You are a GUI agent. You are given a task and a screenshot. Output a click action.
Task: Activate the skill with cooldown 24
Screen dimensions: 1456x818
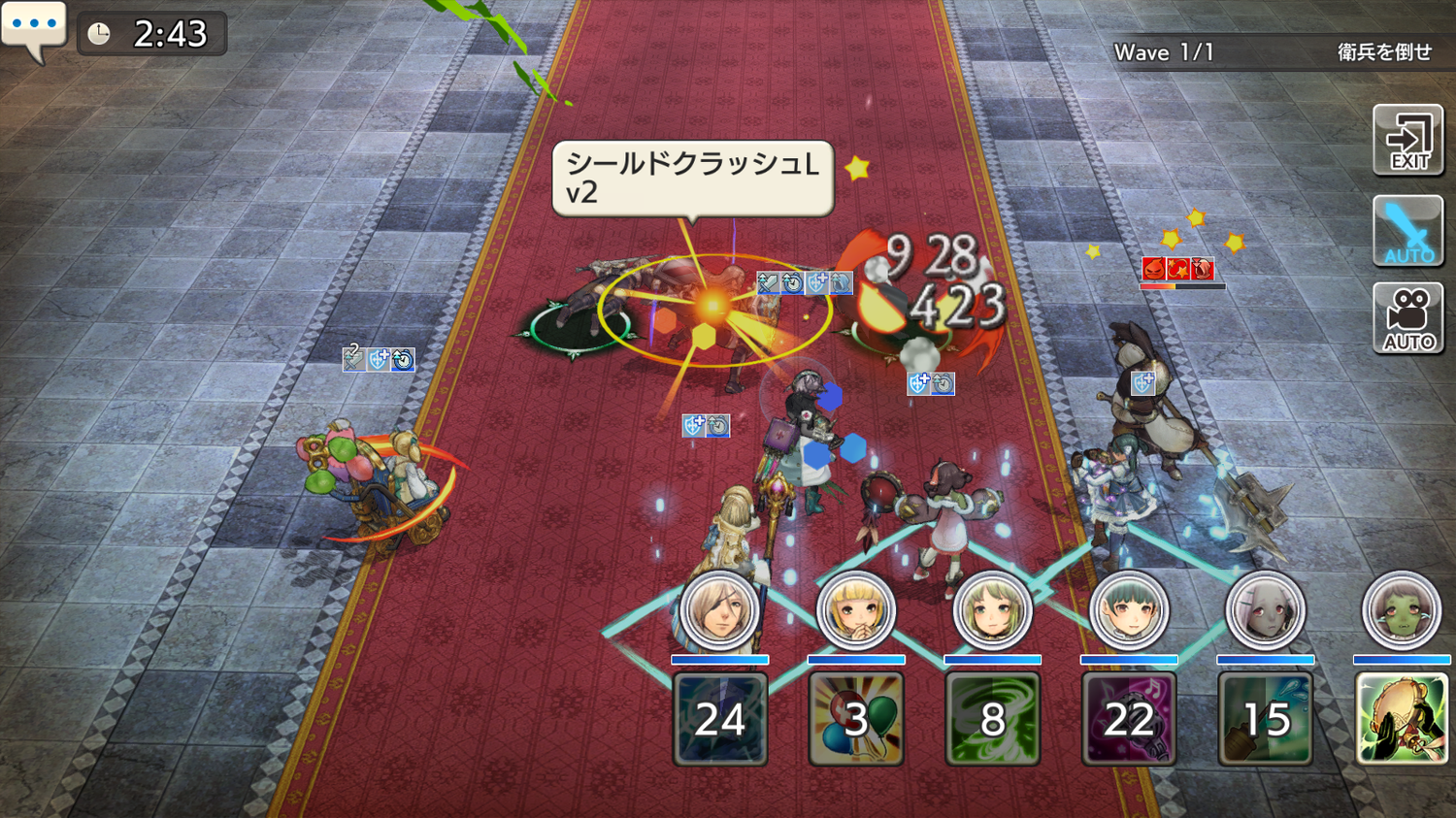tap(719, 719)
